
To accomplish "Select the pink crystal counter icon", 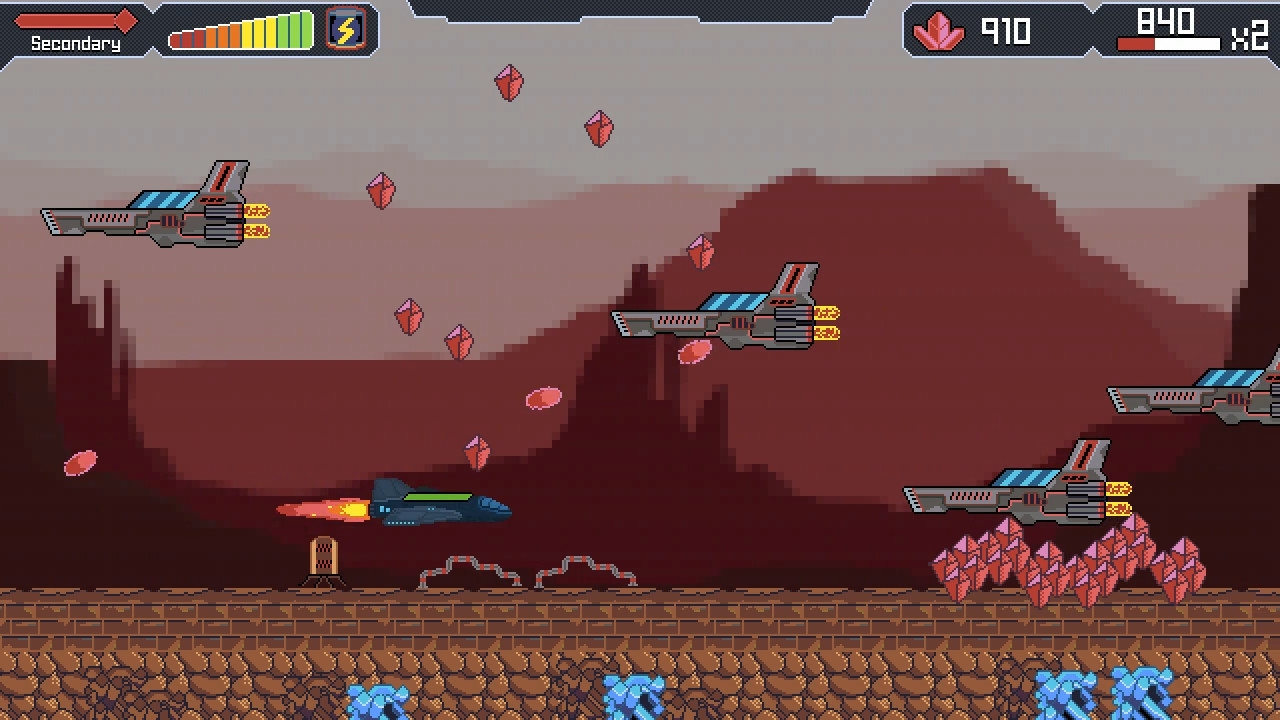I will coord(938,31).
